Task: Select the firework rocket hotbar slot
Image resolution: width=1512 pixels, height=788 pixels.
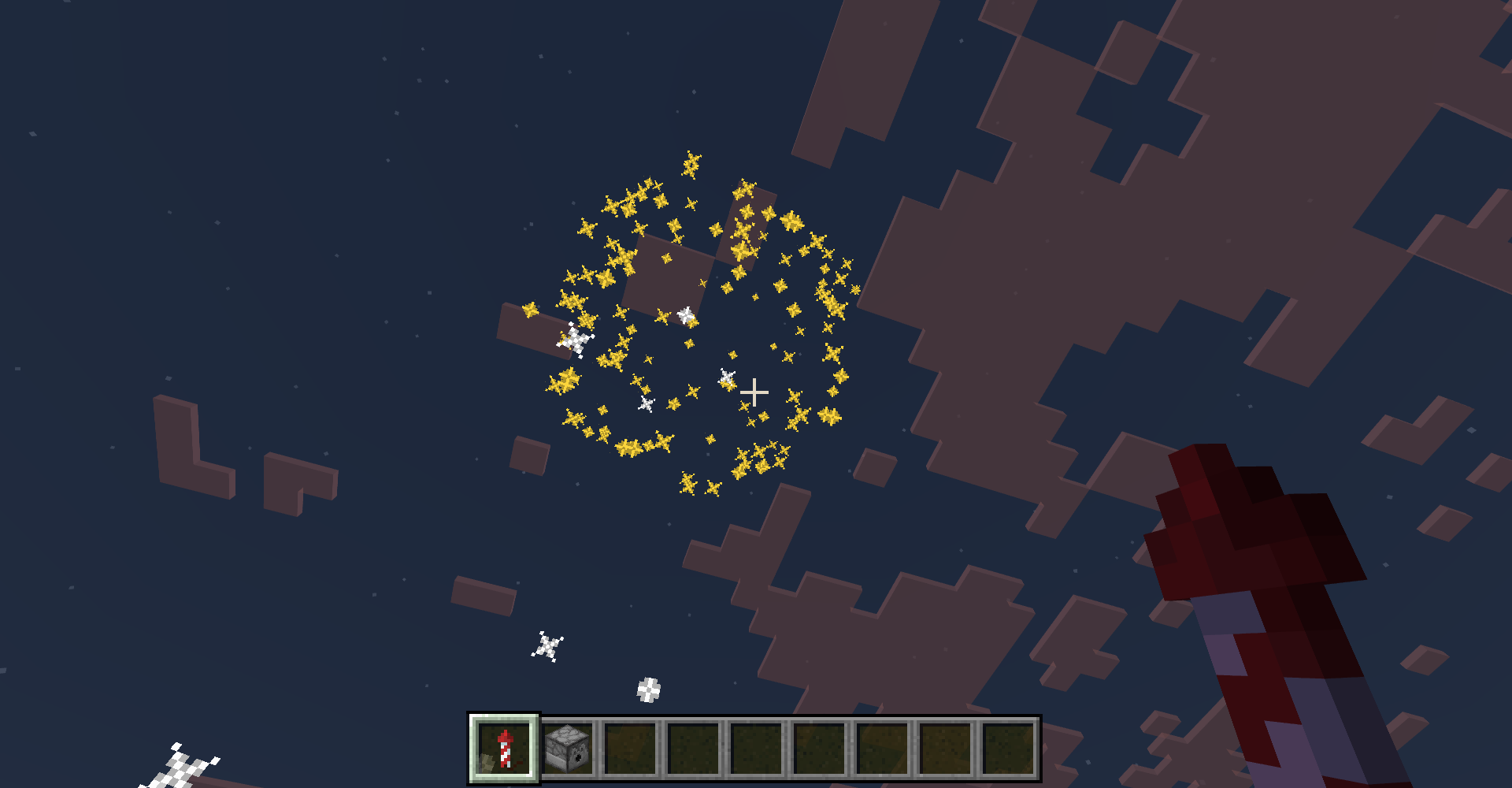Action: (504, 748)
